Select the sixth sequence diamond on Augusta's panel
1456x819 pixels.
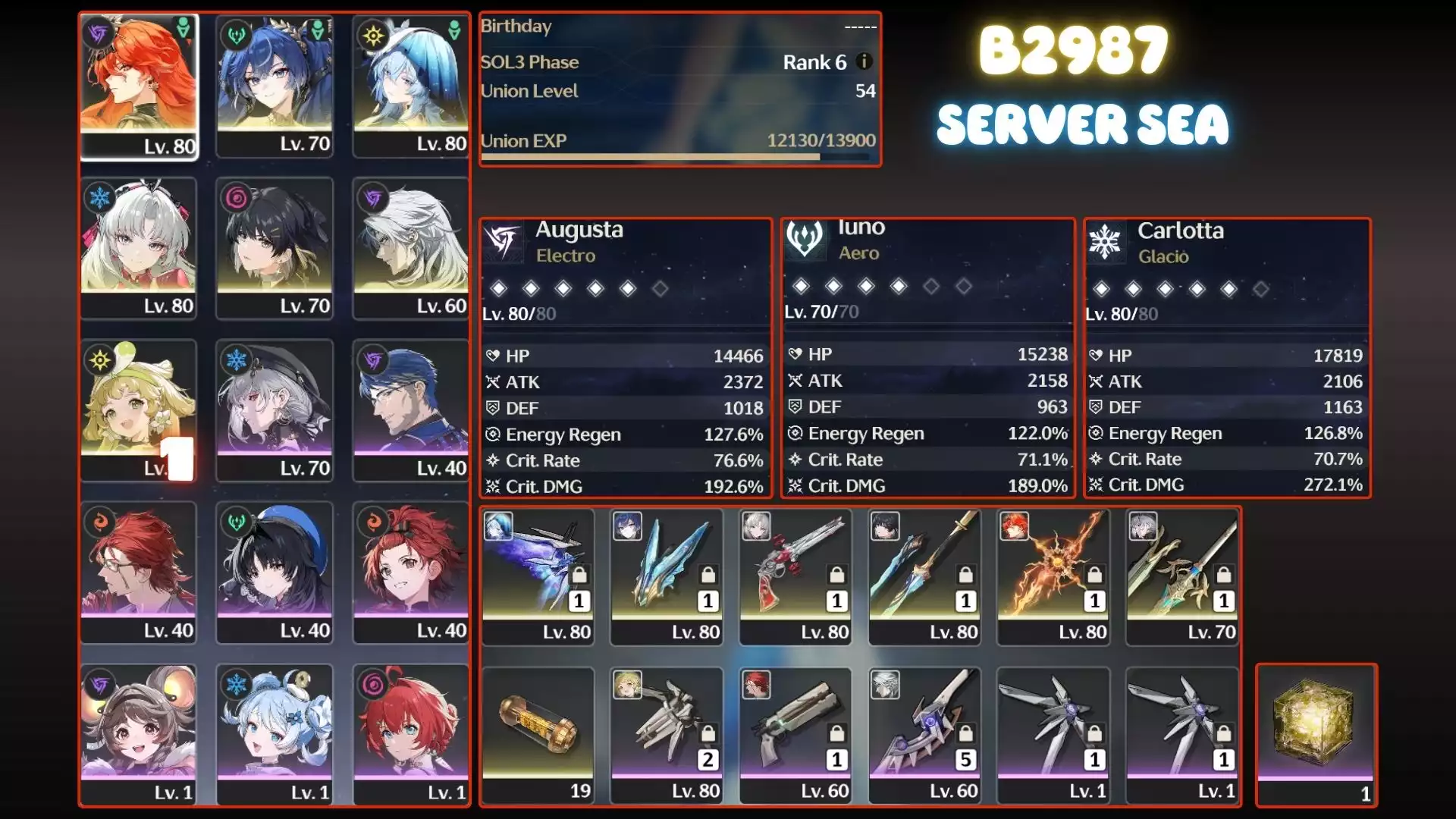click(659, 287)
